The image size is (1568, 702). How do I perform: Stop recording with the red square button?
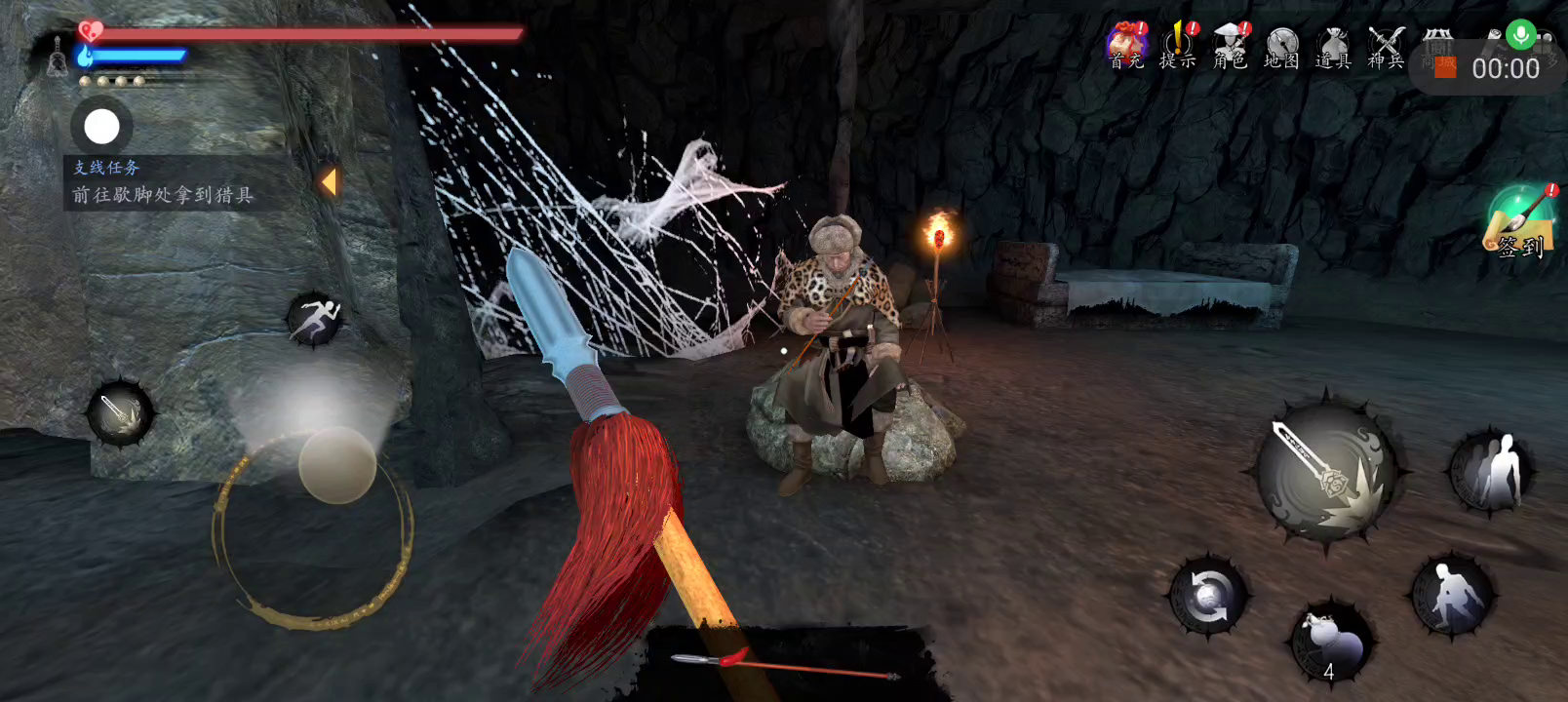click(x=1445, y=68)
